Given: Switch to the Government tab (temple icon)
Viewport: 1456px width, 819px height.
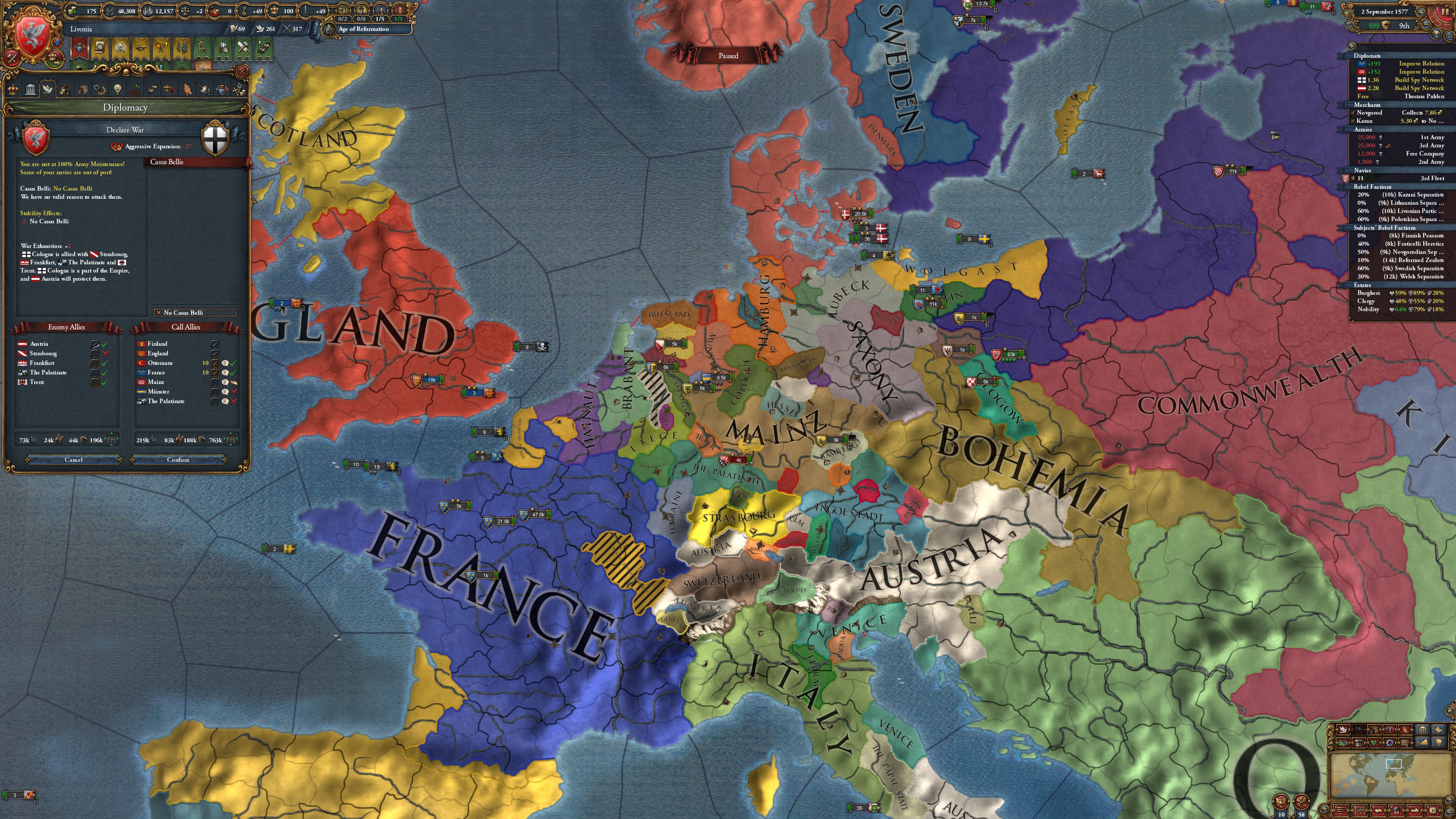Looking at the screenshot, I should click(30, 91).
